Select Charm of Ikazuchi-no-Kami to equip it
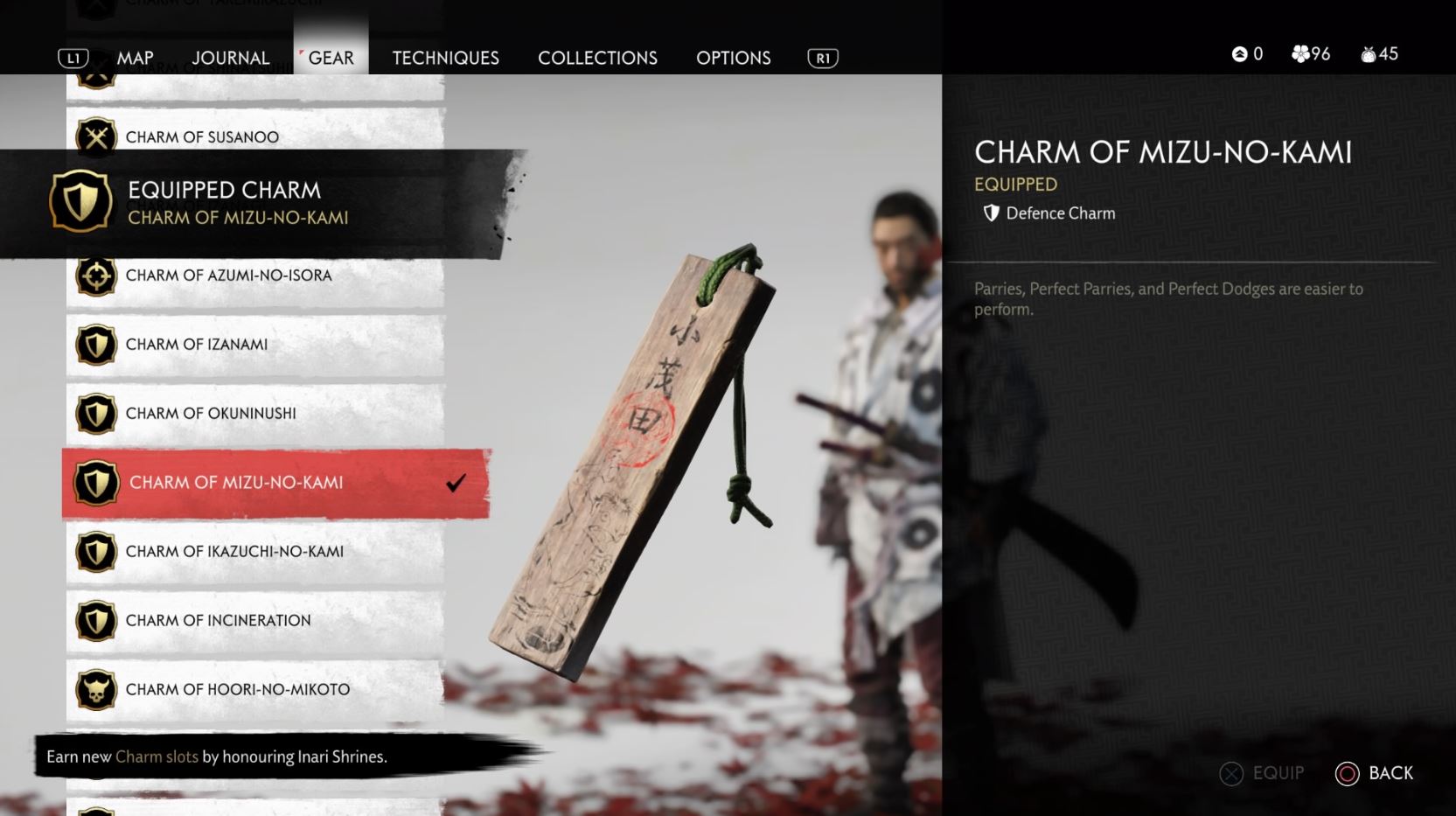Screen dimensions: 1456x816 coord(236,552)
